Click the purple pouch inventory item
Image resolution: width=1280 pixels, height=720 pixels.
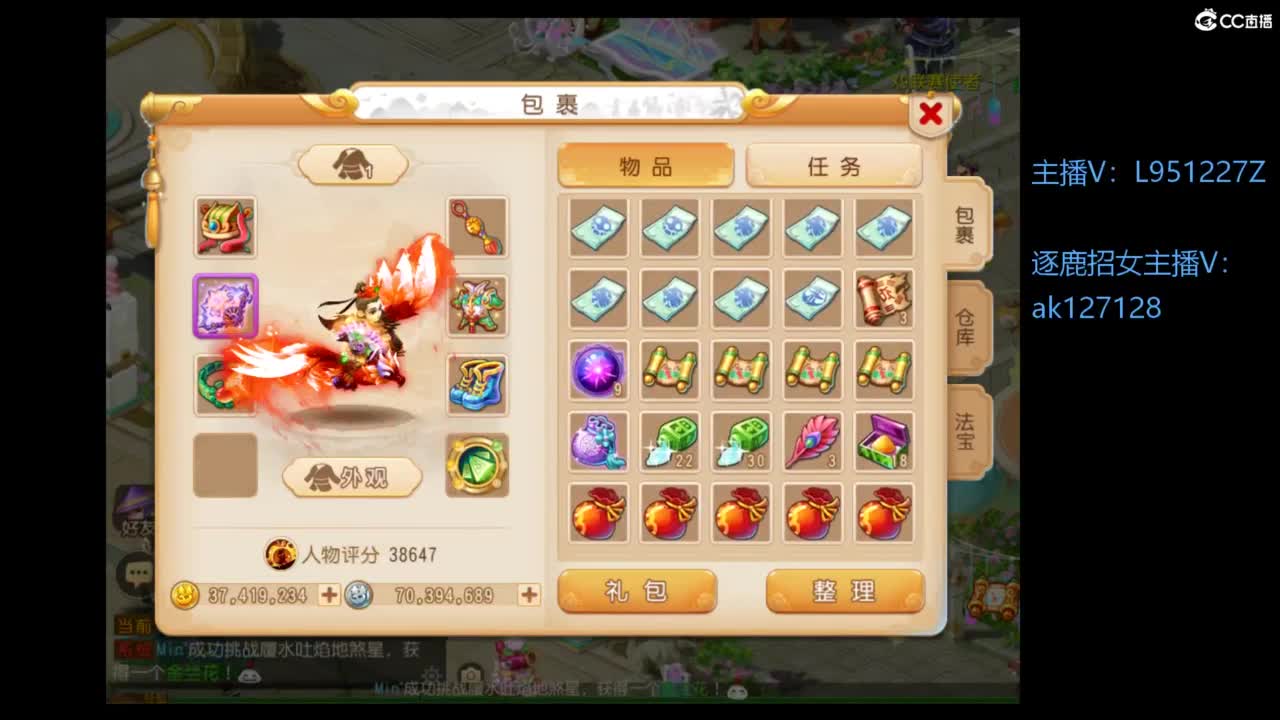tap(597, 442)
